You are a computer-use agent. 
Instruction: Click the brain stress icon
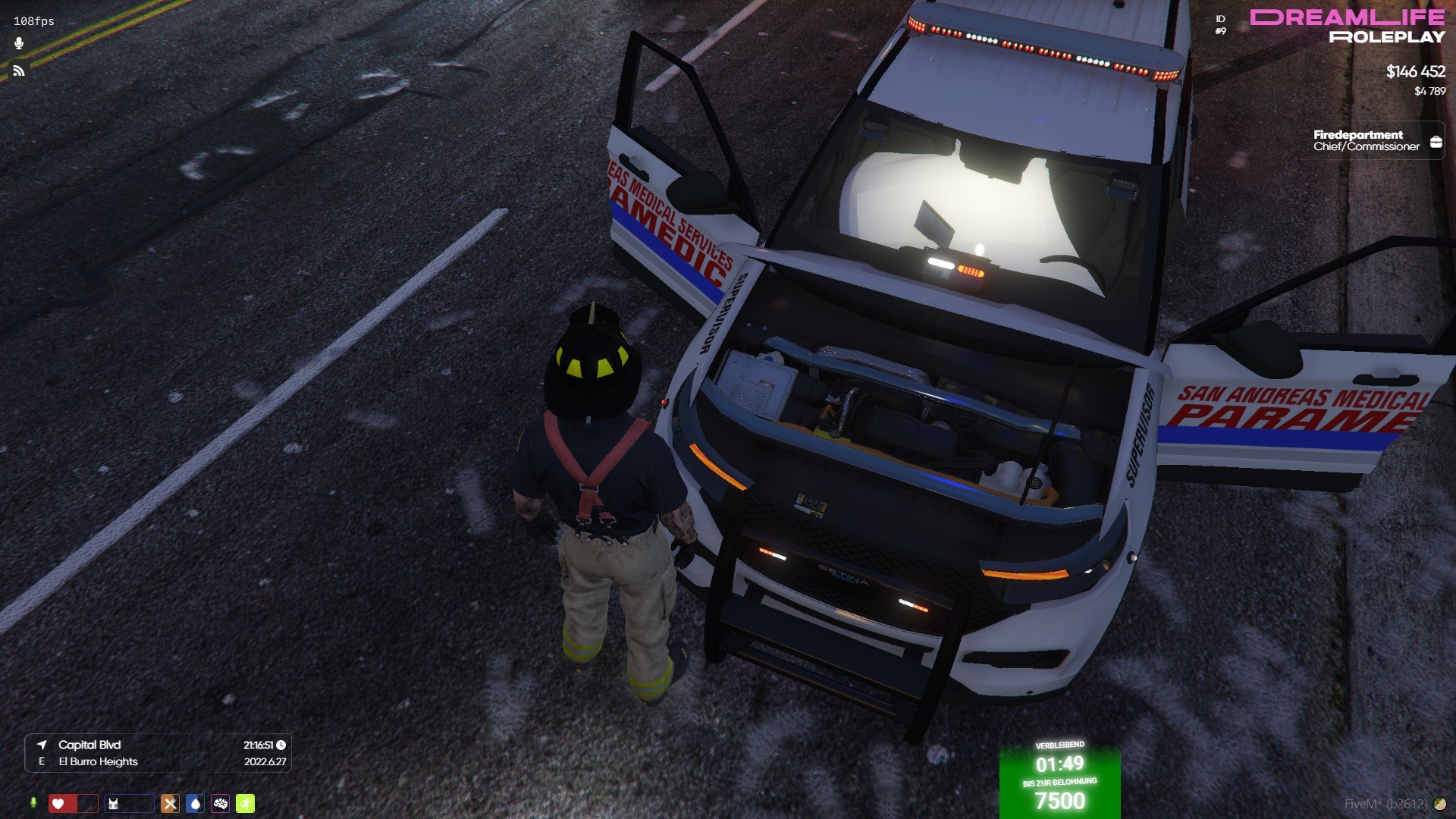pyautogui.click(x=221, y=804)
